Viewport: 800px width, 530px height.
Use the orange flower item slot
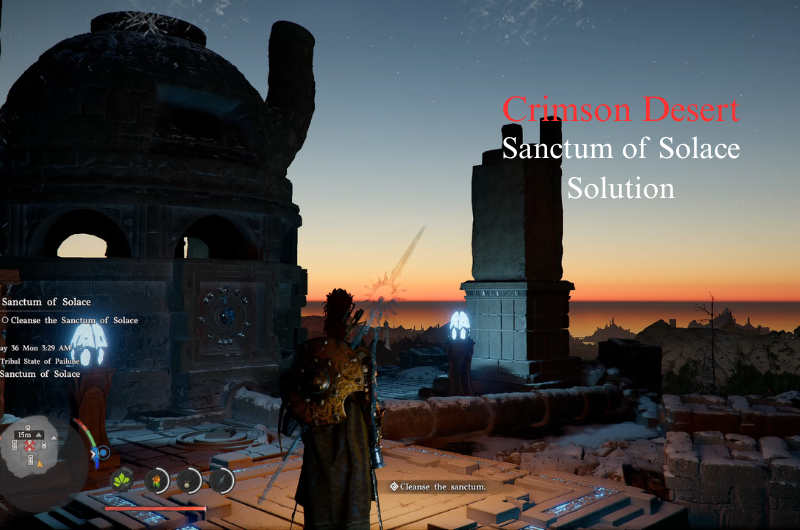pyautogui.click(x=156, y=481)
